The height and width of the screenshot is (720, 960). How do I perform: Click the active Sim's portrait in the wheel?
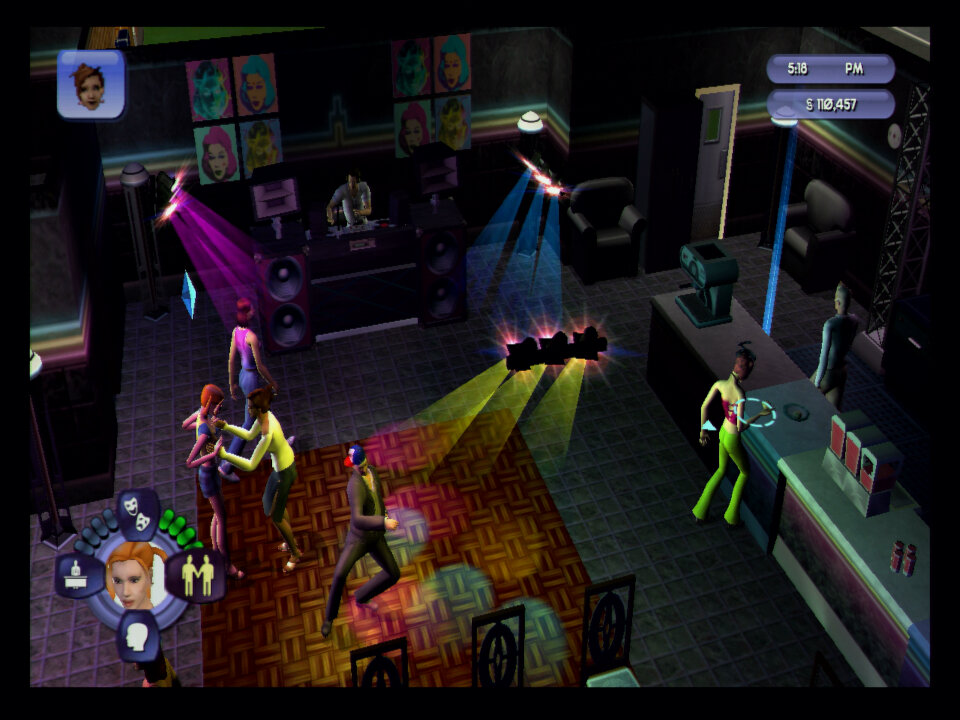[136, 574]
